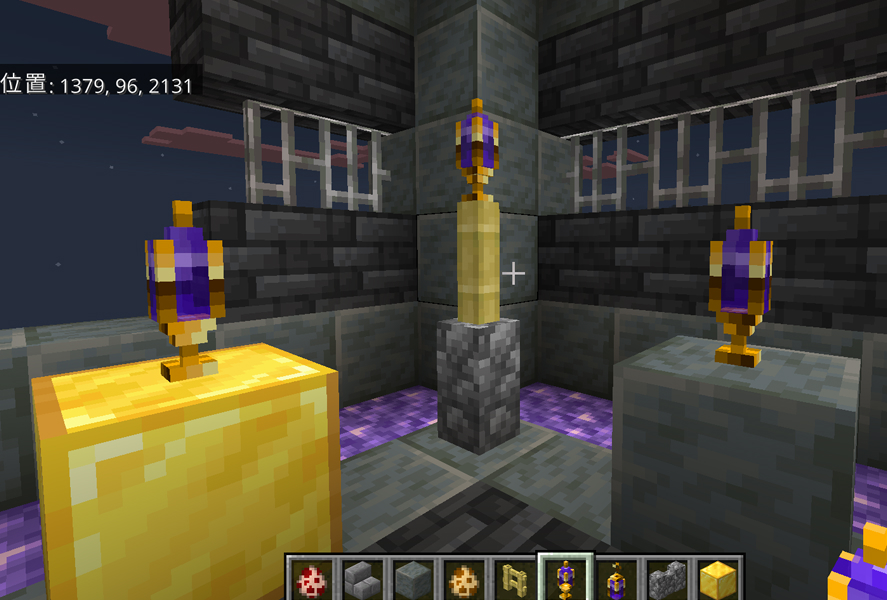This screenshot has width=887, height=600.
Task: Select the cobblestone wall slot
Action: 667,579
